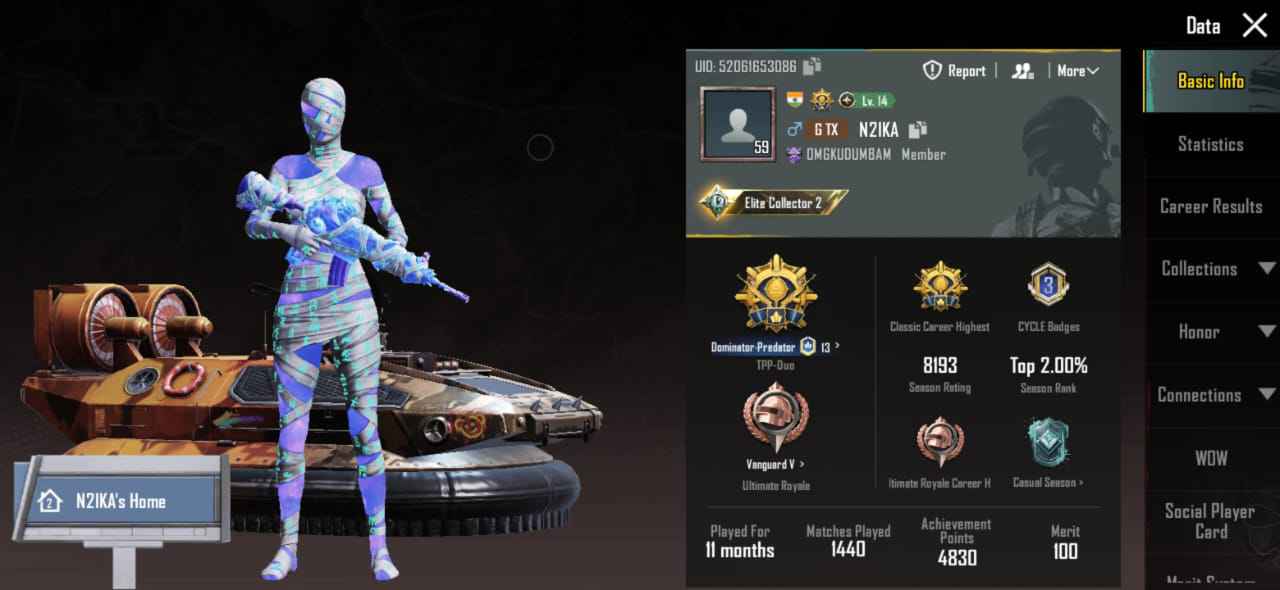
Task: Open the Statistics tab
Action: tap(1210, 144)
